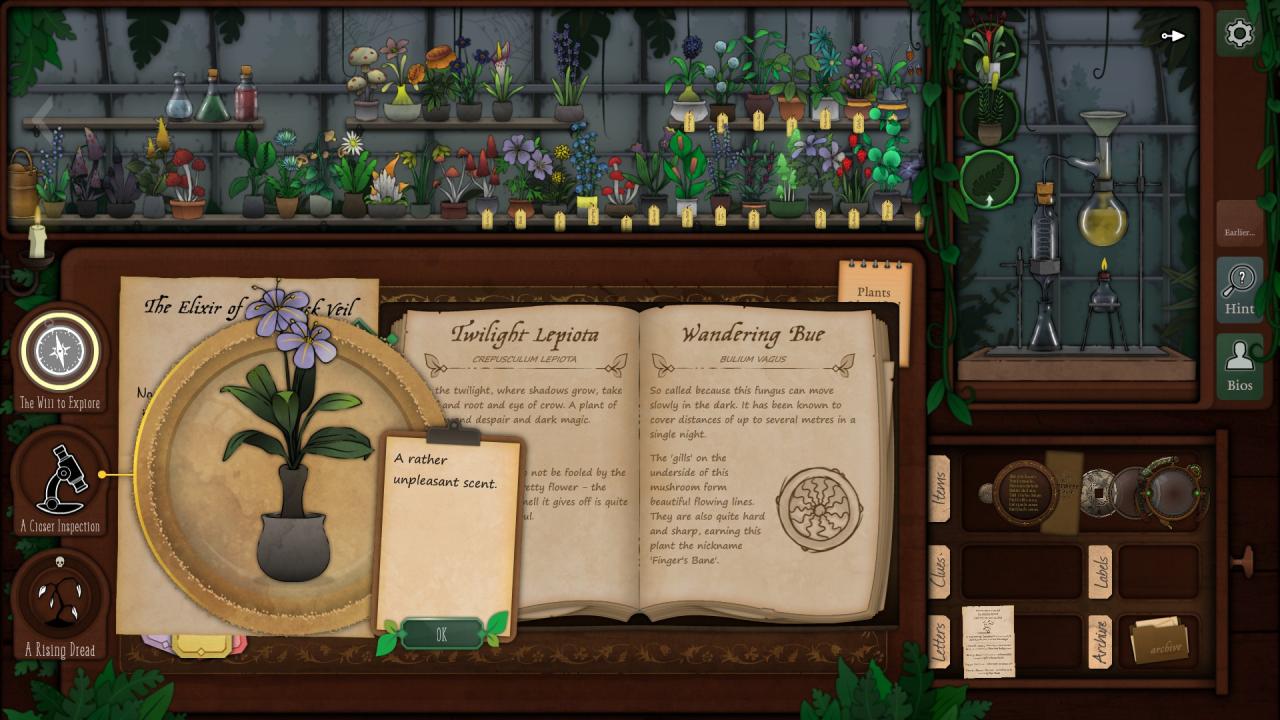The image size is (1280, 720).
Task: Select the brass magnifying lens item
Action: pyautogui.click(x=1171, y=491)
